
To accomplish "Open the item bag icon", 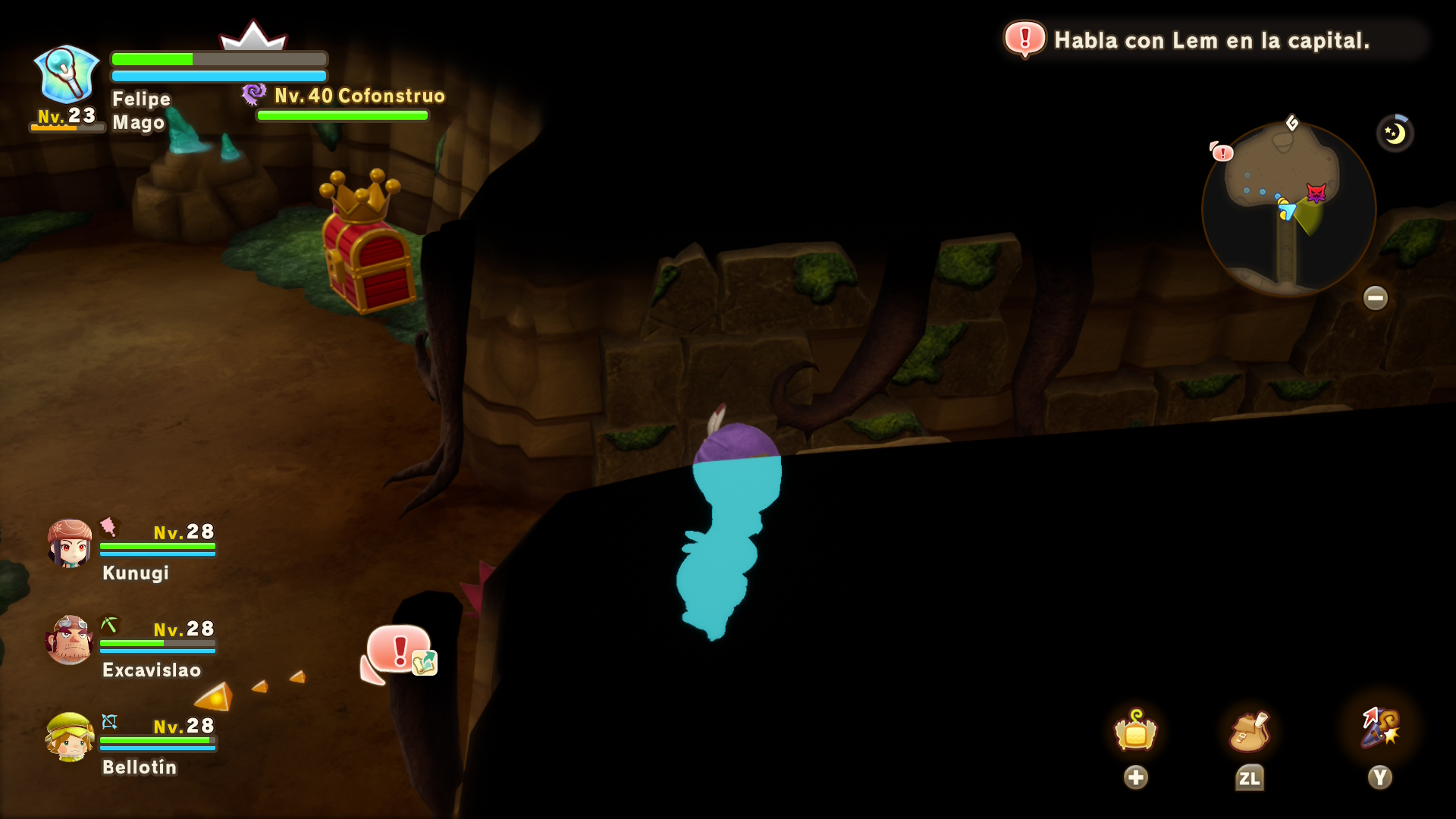I will tap(1249, 731).
